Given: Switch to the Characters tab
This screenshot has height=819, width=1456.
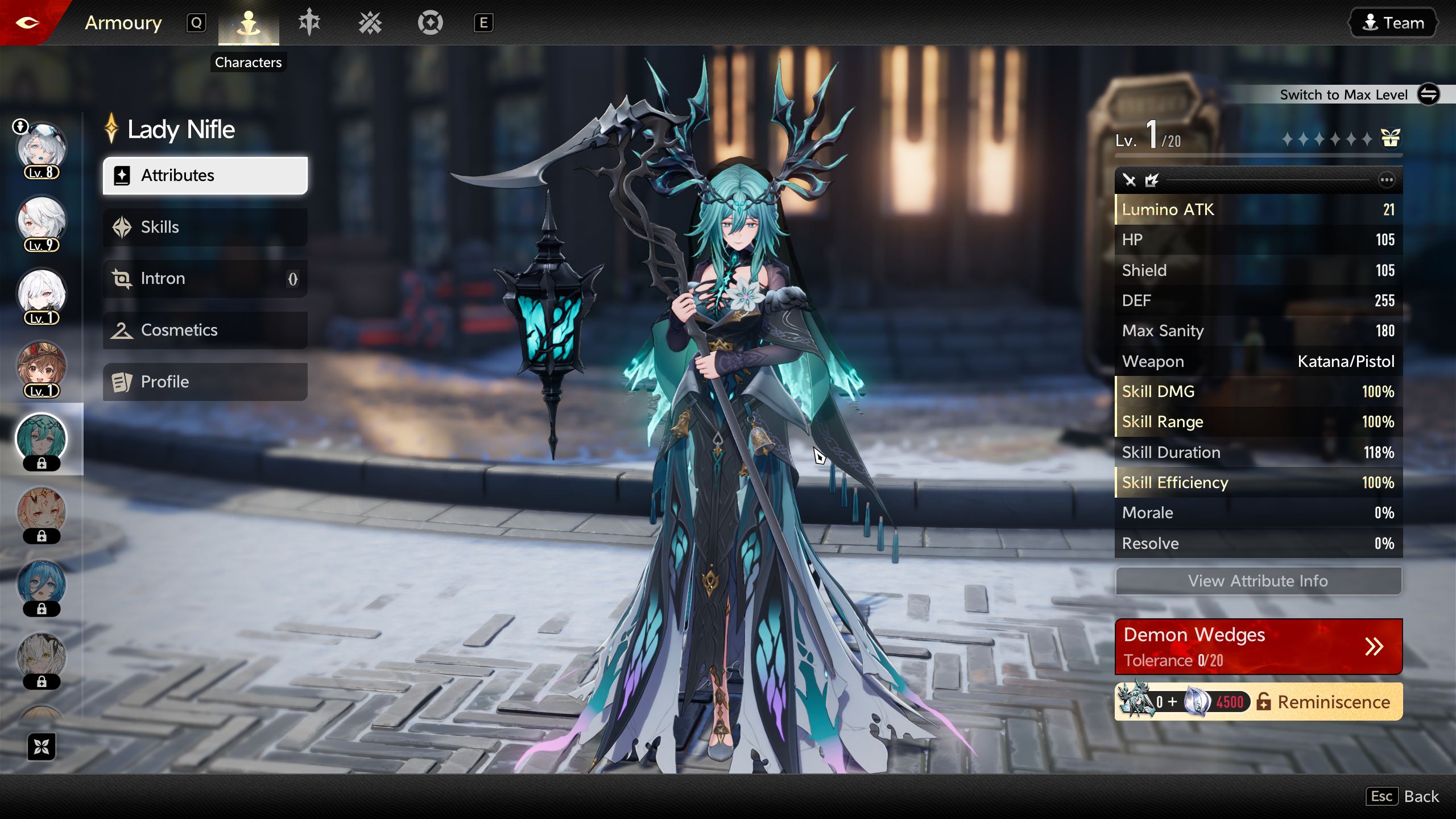Looking at the screenshot, I should pos(249,23).
